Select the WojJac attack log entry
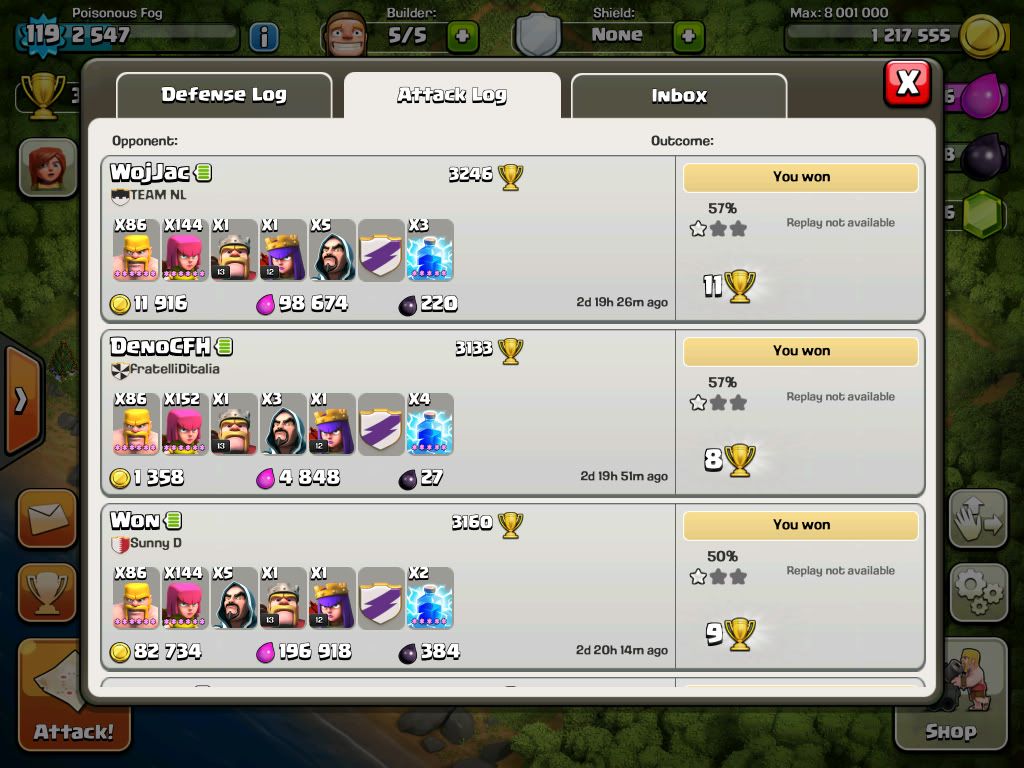The height and width of the screenshot is (768, 1024). tap(388, 240)
